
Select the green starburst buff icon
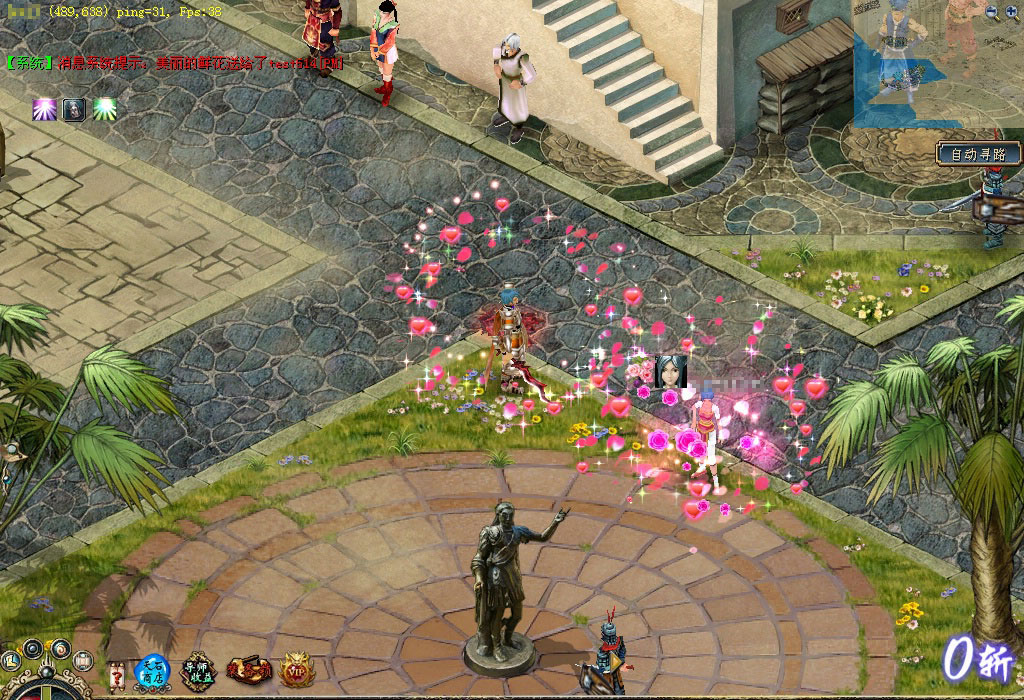(x=105, y=109)
